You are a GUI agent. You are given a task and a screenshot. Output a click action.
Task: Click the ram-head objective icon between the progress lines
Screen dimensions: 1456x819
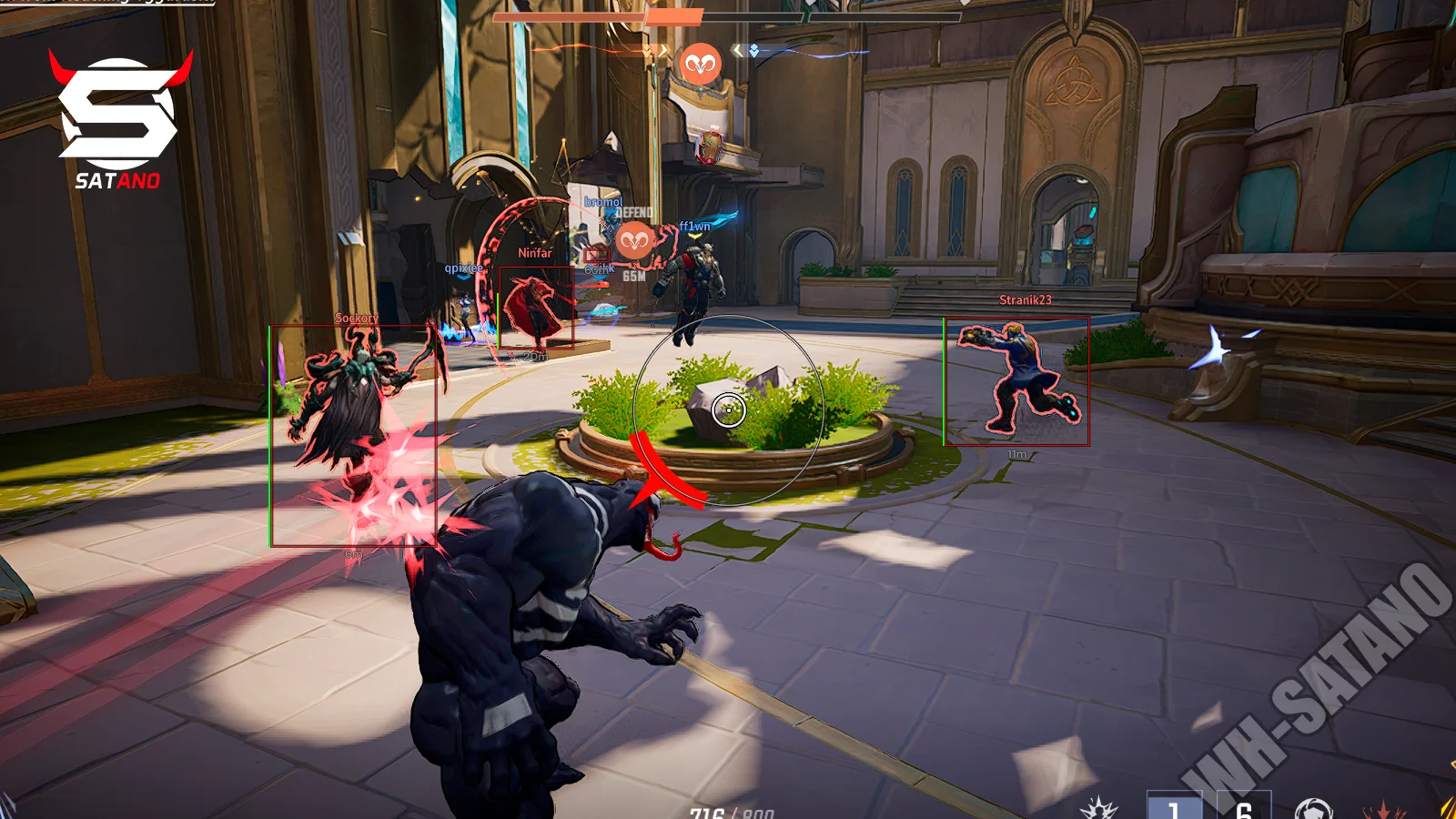click(x=700, y=65)
